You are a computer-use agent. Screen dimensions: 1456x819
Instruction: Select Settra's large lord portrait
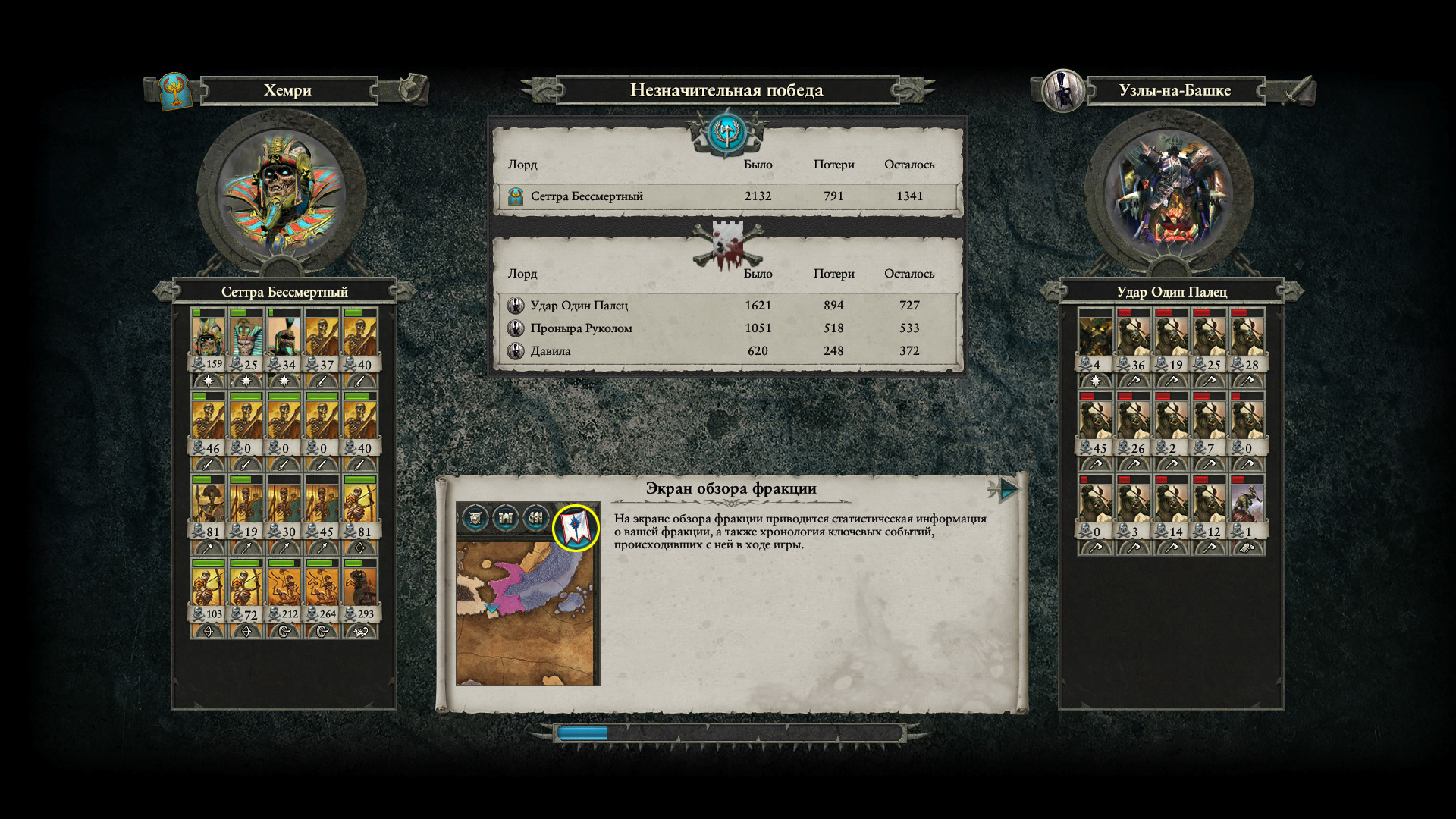pyautogui.click(x=281, y=193)
